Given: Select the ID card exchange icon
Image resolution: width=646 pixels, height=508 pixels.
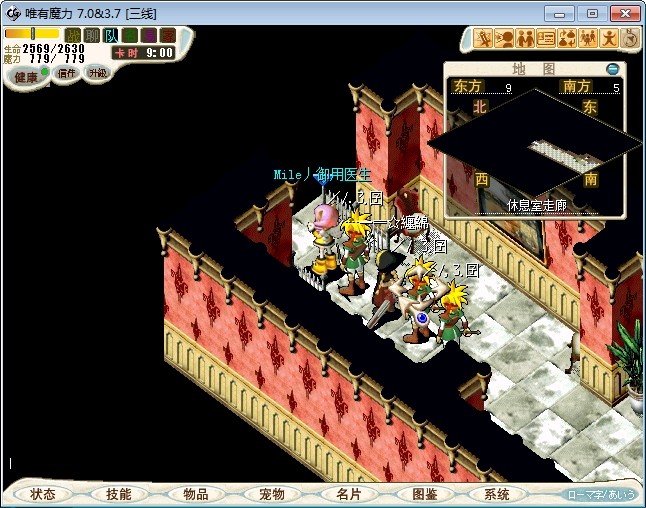Looking at the screenshot, I should 545,39.
